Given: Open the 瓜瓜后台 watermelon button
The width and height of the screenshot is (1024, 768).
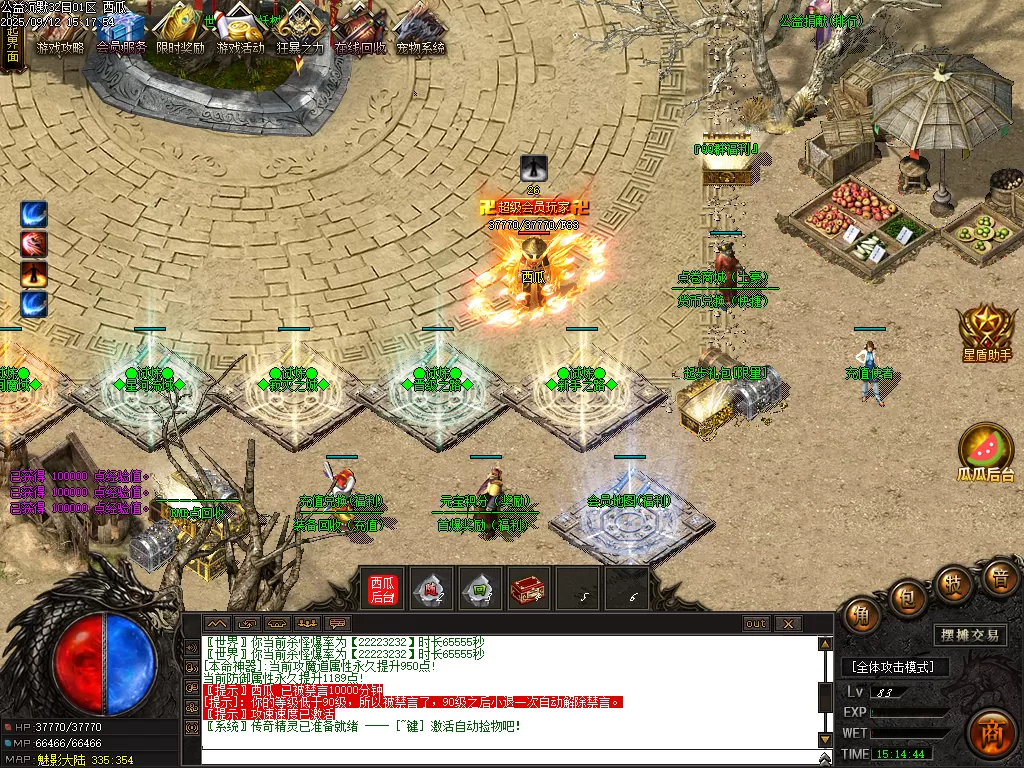Looking at the screenshot, I should [986, 452].
